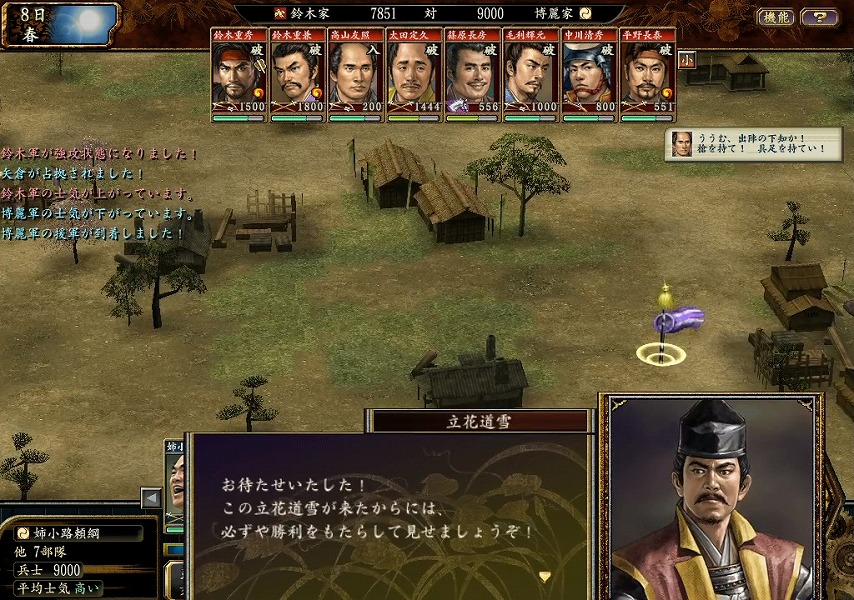Select the 姉小路頼綱 commander name bar
Image resolution: width=854 pixels, height=600 pixels.
click(78, 533)
